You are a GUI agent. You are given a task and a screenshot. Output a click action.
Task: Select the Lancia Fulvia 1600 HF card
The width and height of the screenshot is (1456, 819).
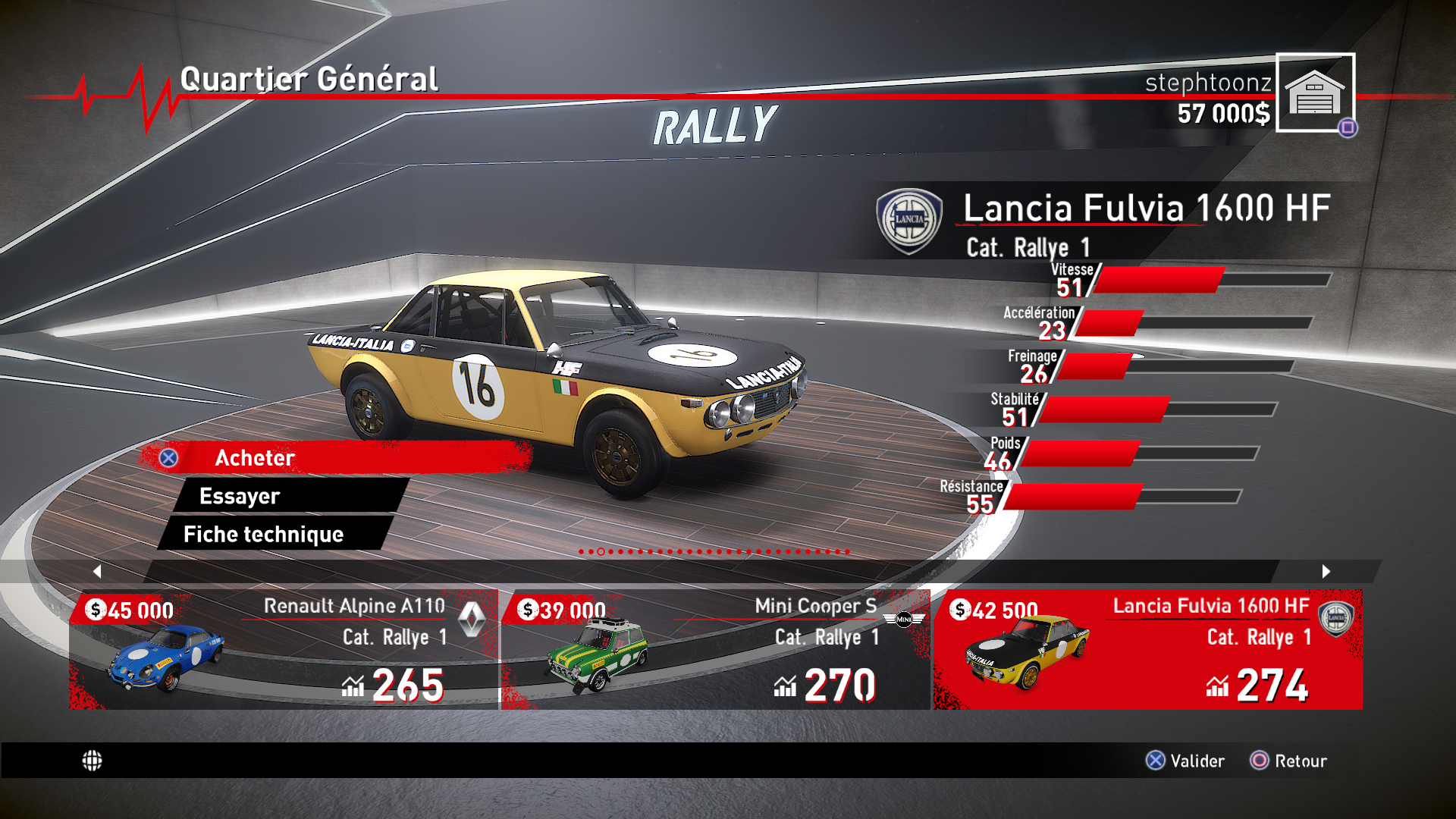(1147, 649)
